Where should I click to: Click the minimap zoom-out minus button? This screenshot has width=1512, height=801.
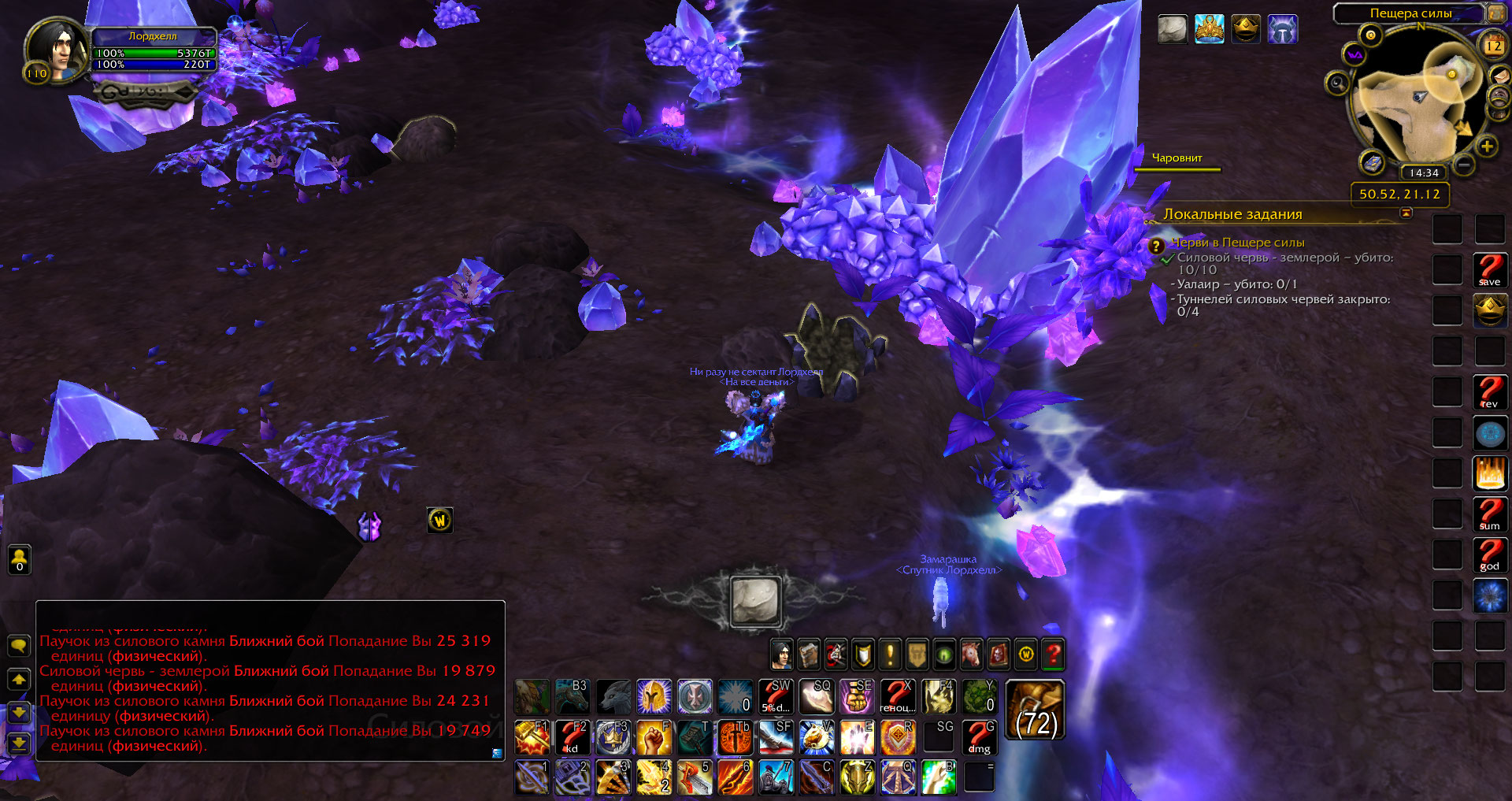(1464, 165)
